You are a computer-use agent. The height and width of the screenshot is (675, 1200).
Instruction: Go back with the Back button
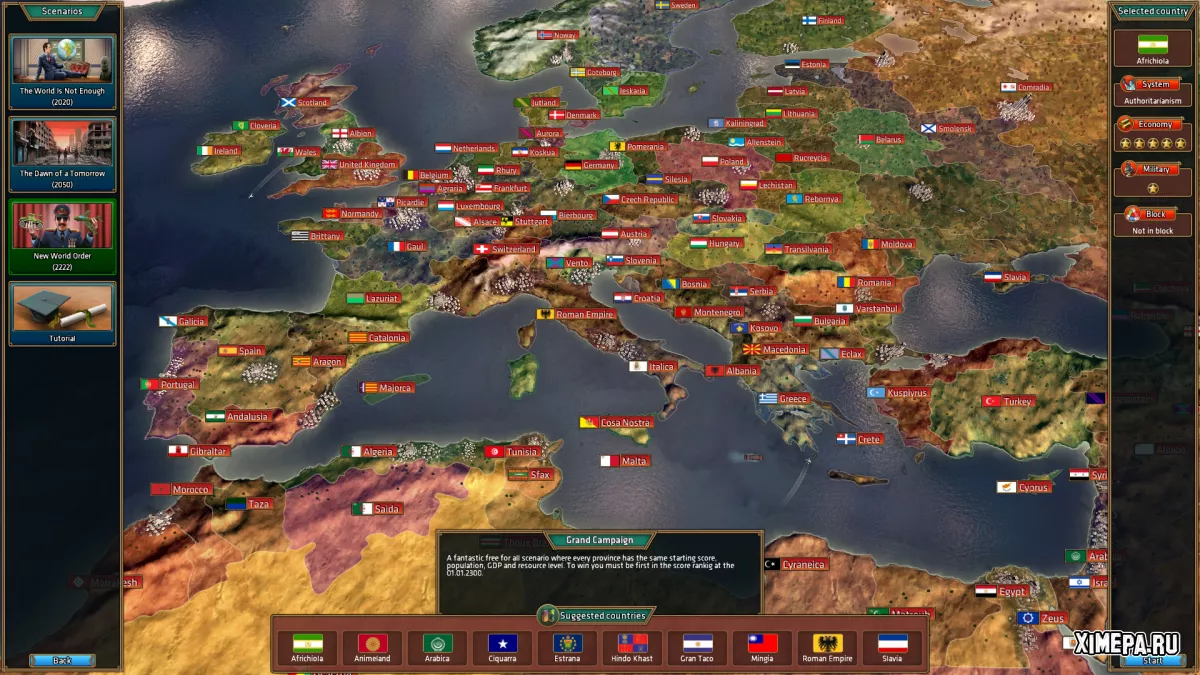62,660
